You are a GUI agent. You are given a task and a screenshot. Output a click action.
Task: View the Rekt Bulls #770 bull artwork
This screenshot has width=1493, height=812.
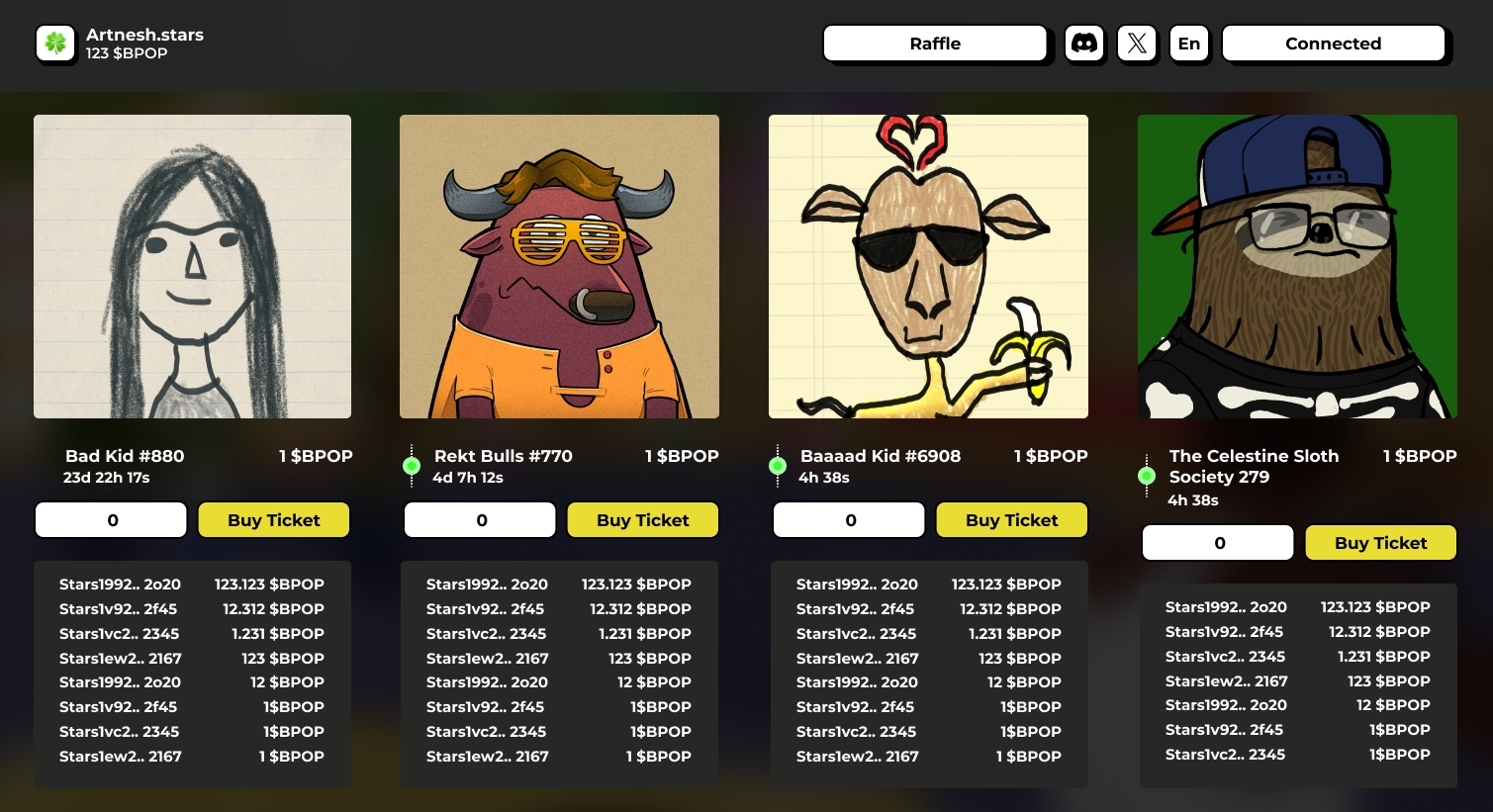tap(559, 266)
